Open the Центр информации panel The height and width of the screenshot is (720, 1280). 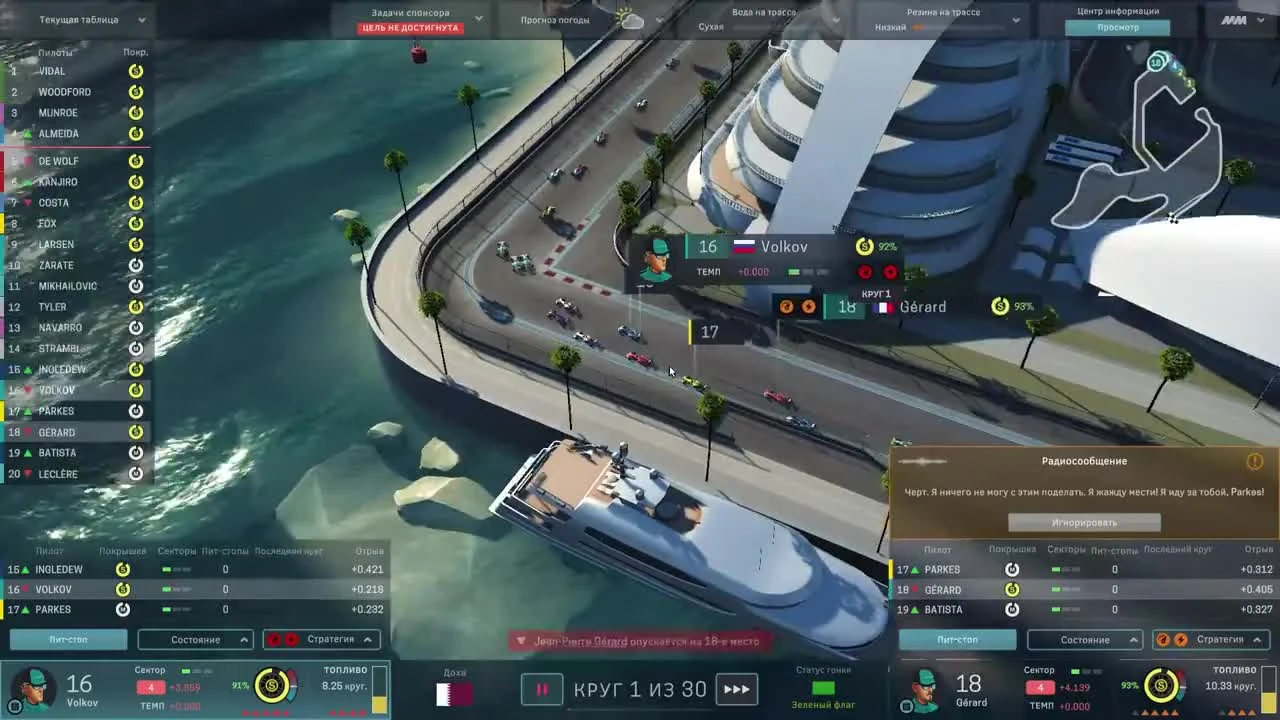[1118, 11]
